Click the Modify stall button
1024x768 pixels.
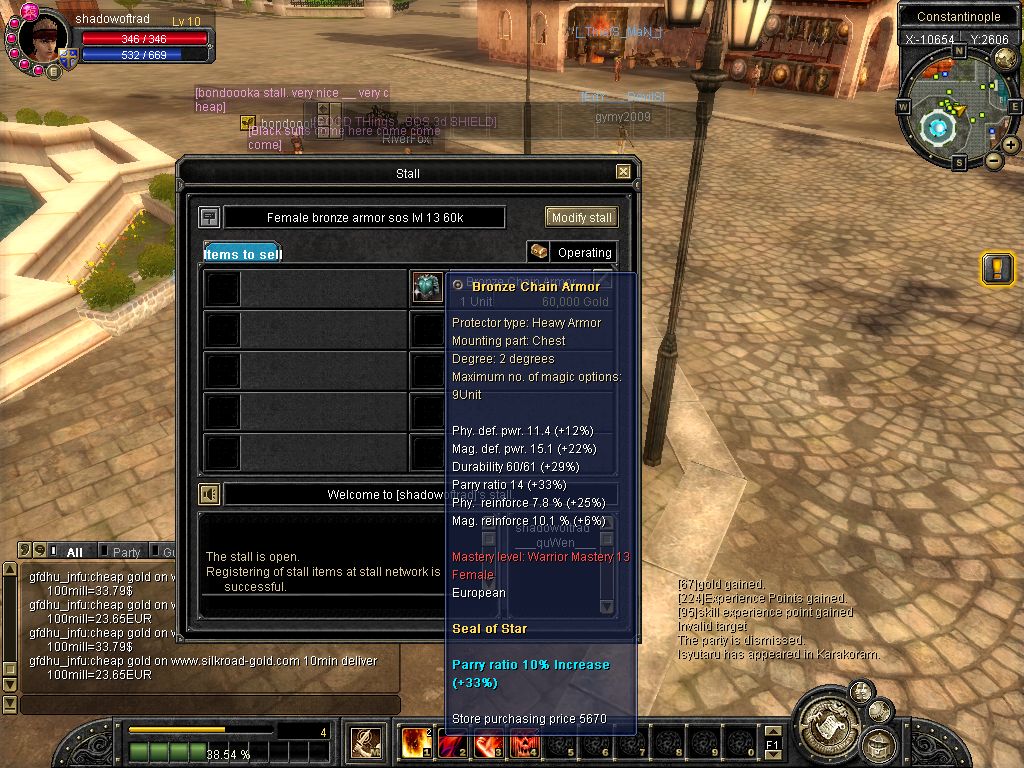click(x=581, y=217)
